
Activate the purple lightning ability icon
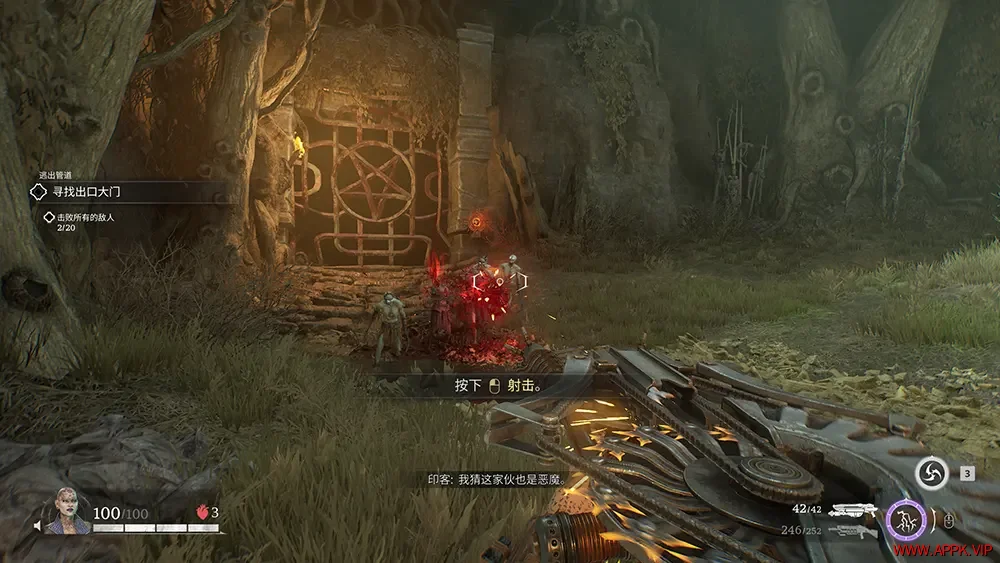tap(904, 518)
